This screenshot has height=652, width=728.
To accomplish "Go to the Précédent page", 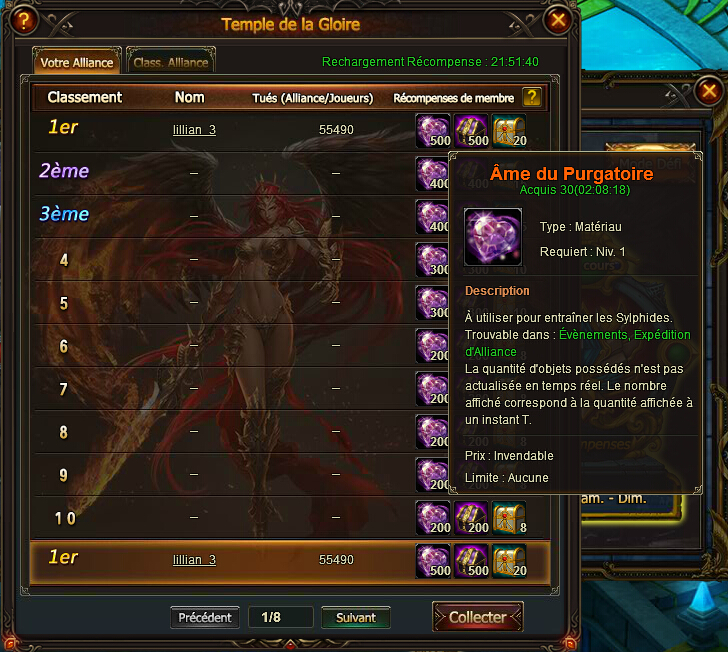I will [x=205, y=617].
